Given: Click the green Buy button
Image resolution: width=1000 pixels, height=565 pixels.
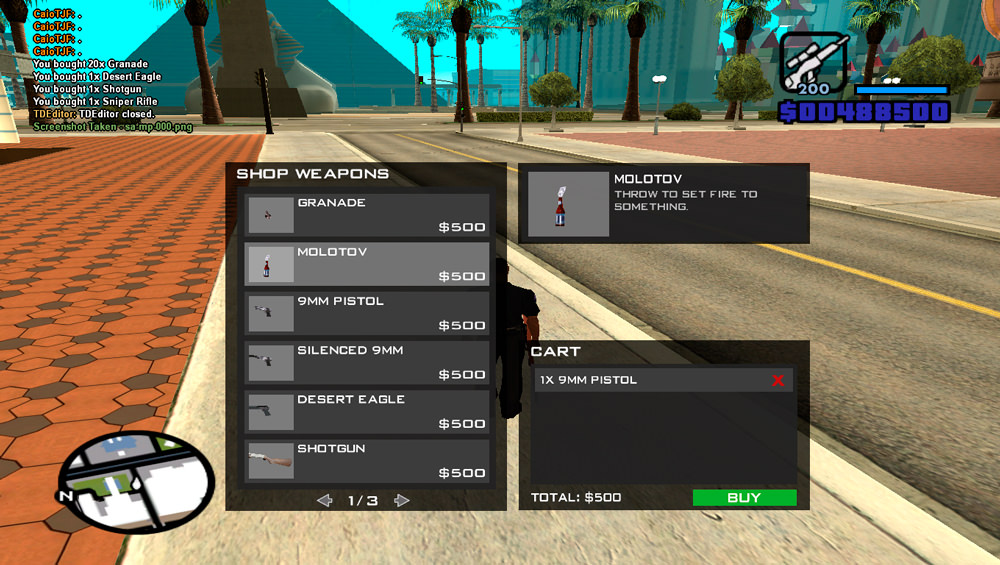Looking at the screenshot, I should click(744, 497).
